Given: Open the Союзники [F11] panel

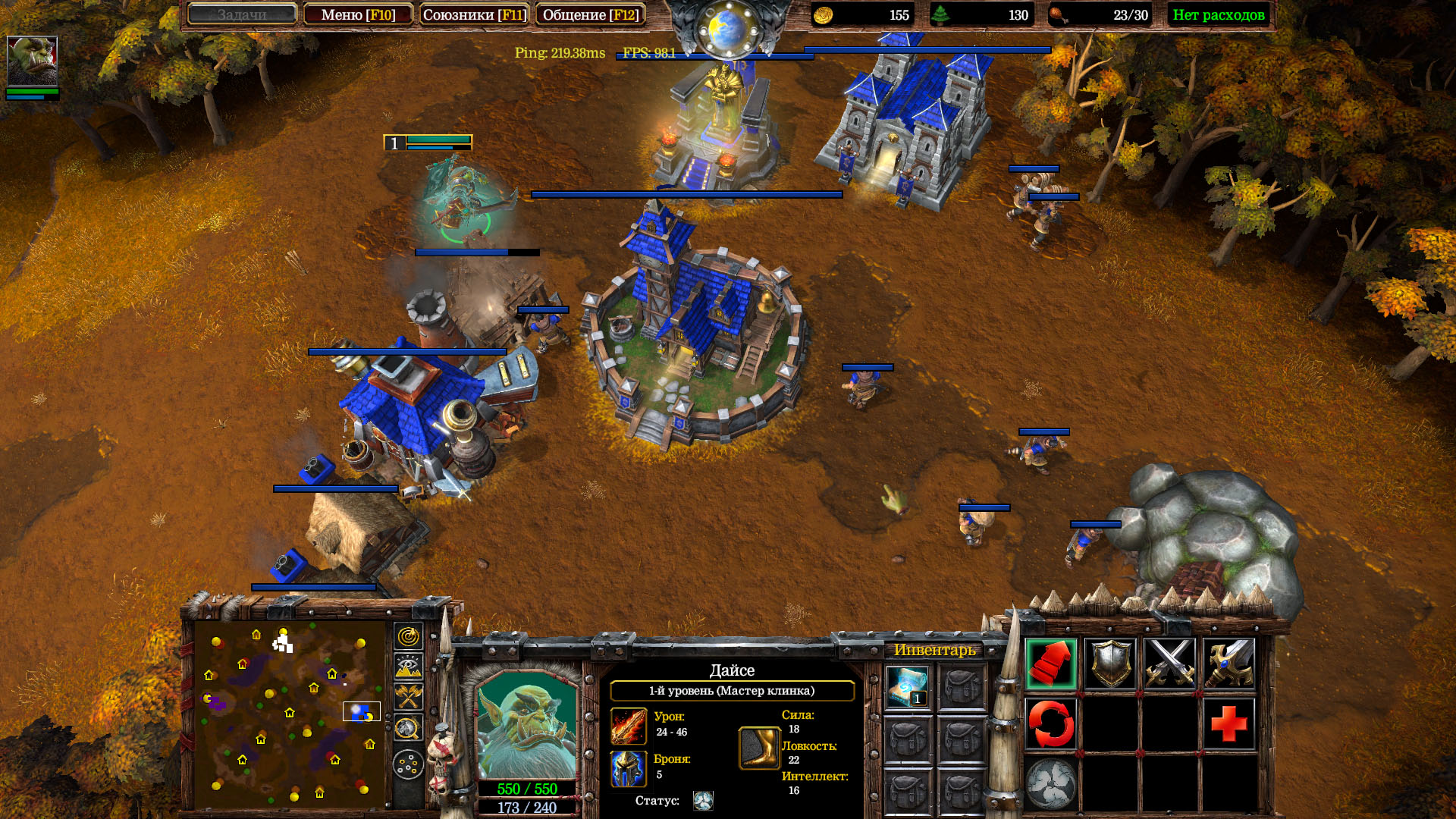Looking at the screenshot, I should 474,14.
